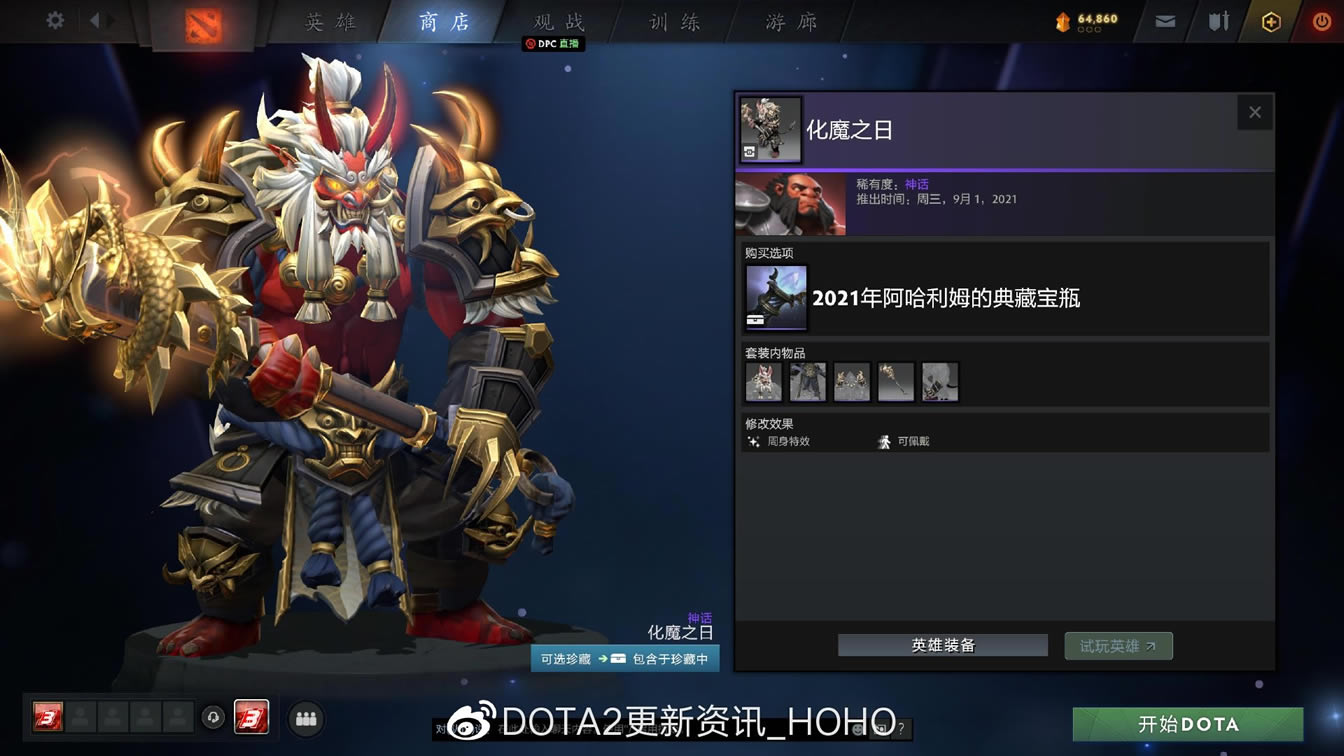Open the mail notifications icon
Screen dimensions: 1344x756
pos(1164,20)
